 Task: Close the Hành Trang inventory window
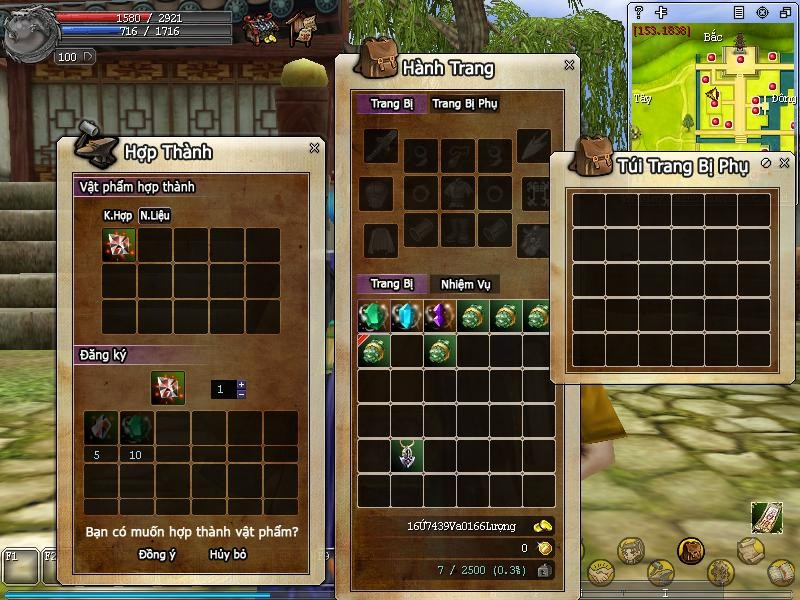(x=569, y=65)
